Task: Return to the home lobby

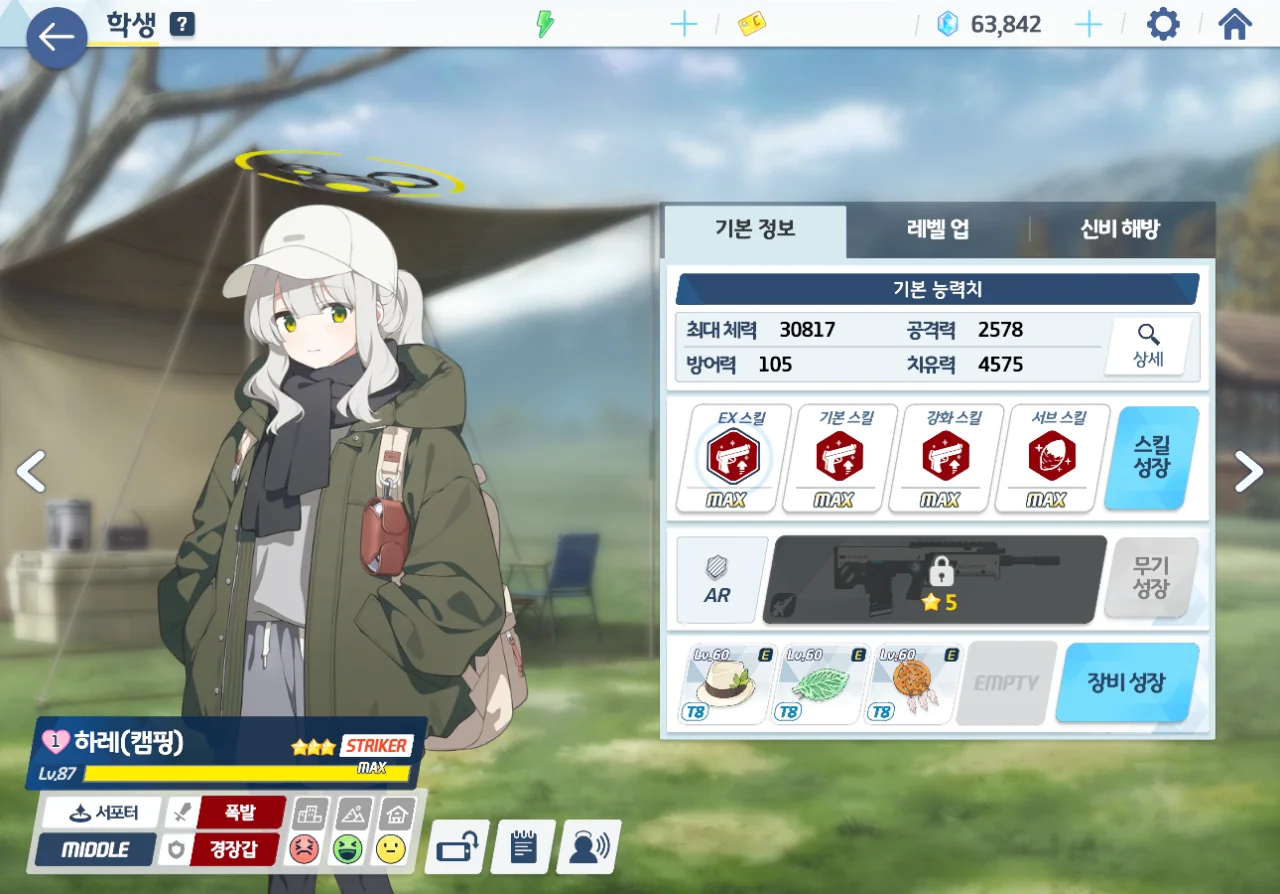Action: (x=1235, y=24)
